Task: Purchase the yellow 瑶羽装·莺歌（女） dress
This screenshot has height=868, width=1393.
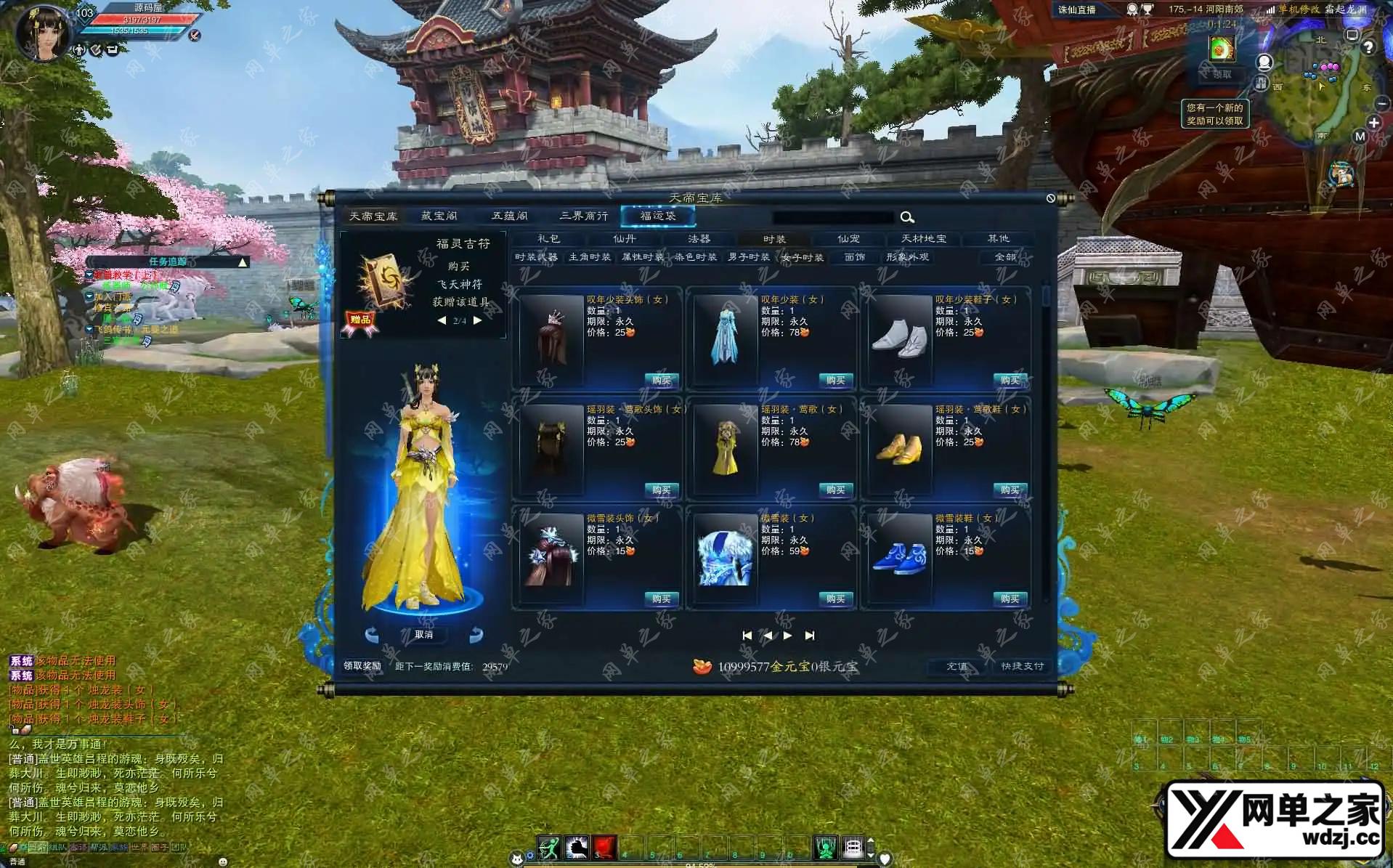Action: 835,490
